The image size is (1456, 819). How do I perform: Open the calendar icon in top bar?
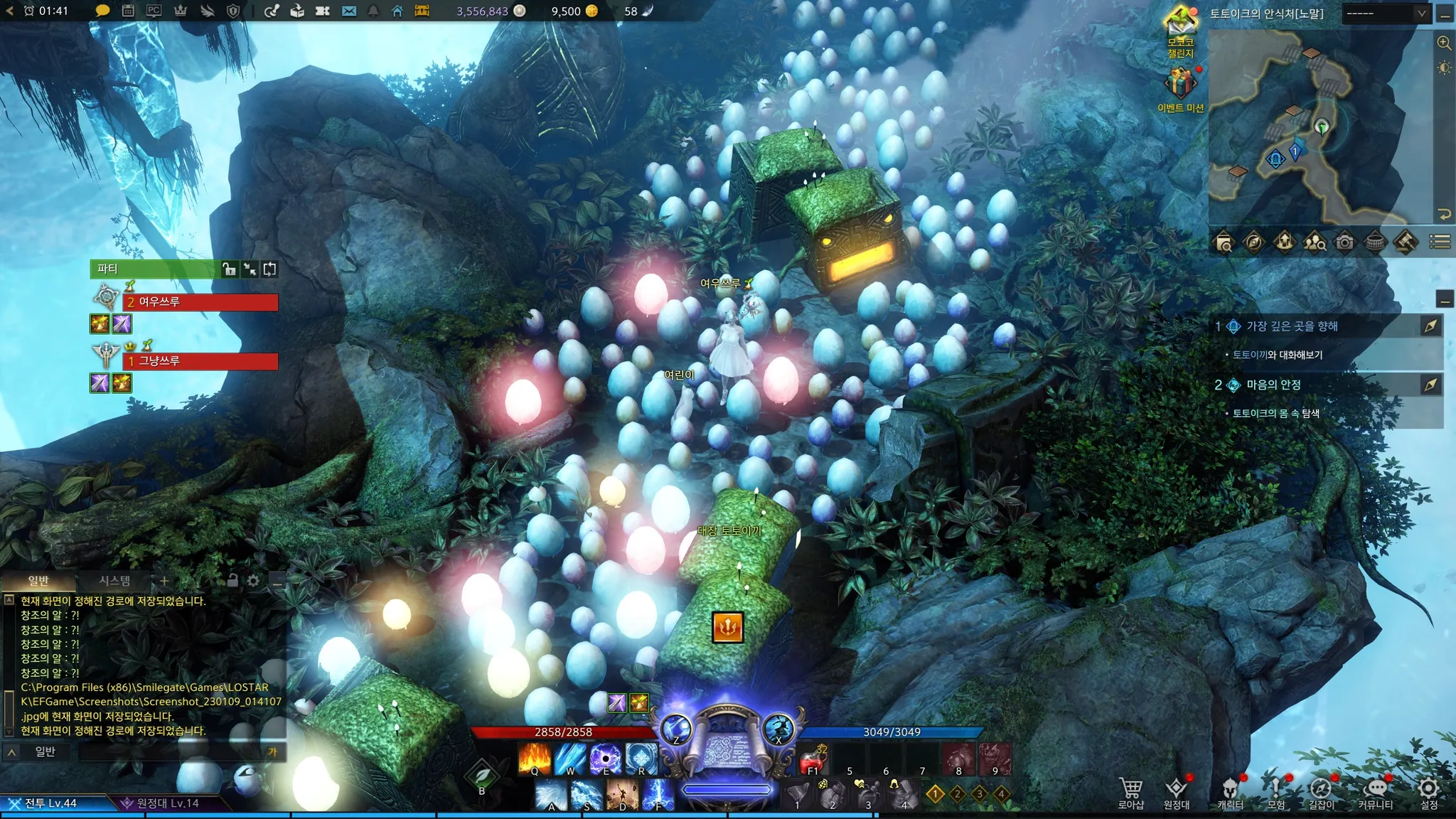(x=128, y=11)
